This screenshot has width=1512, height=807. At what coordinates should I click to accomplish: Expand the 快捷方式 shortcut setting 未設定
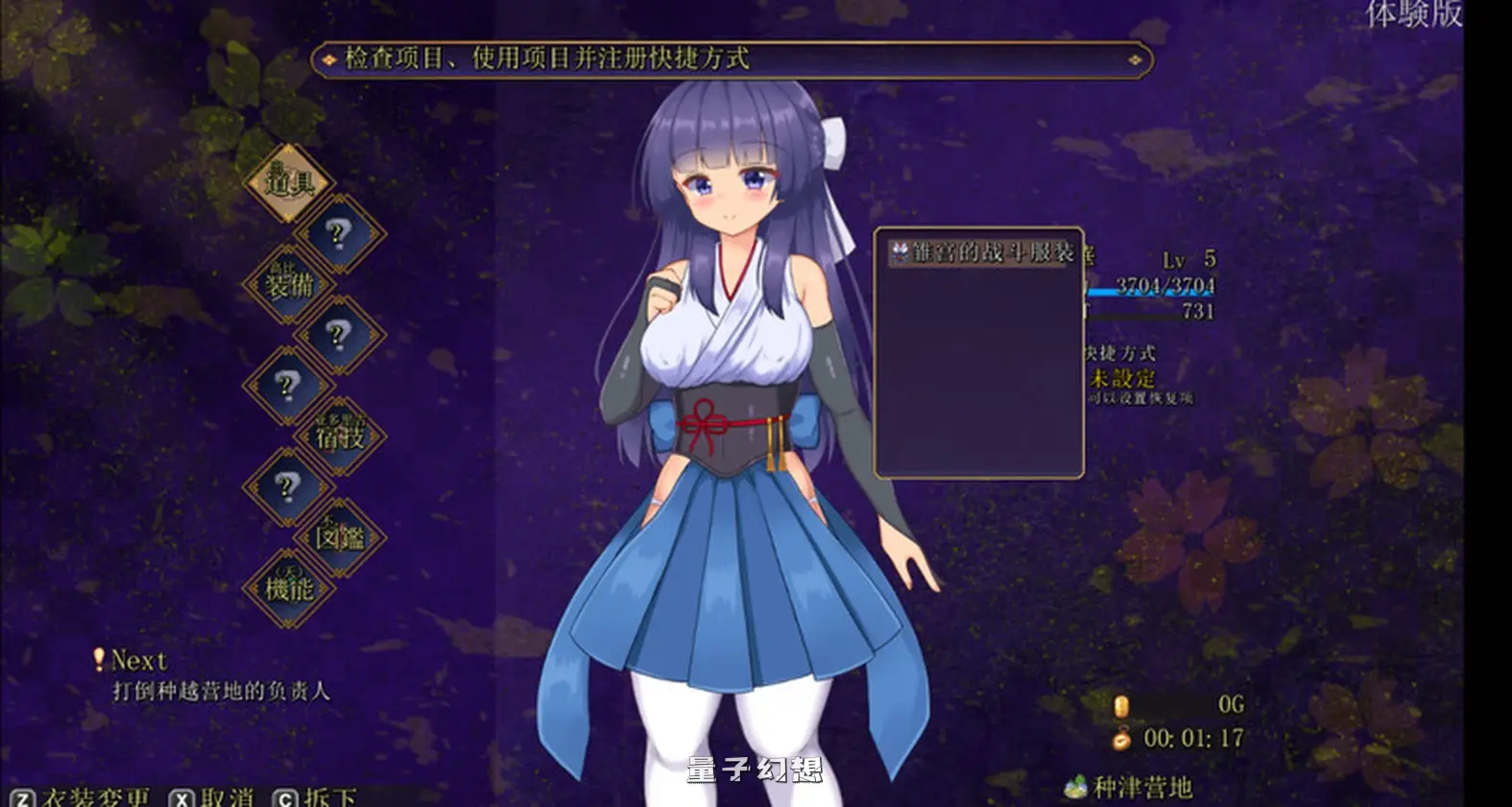tap(1123, 378)
